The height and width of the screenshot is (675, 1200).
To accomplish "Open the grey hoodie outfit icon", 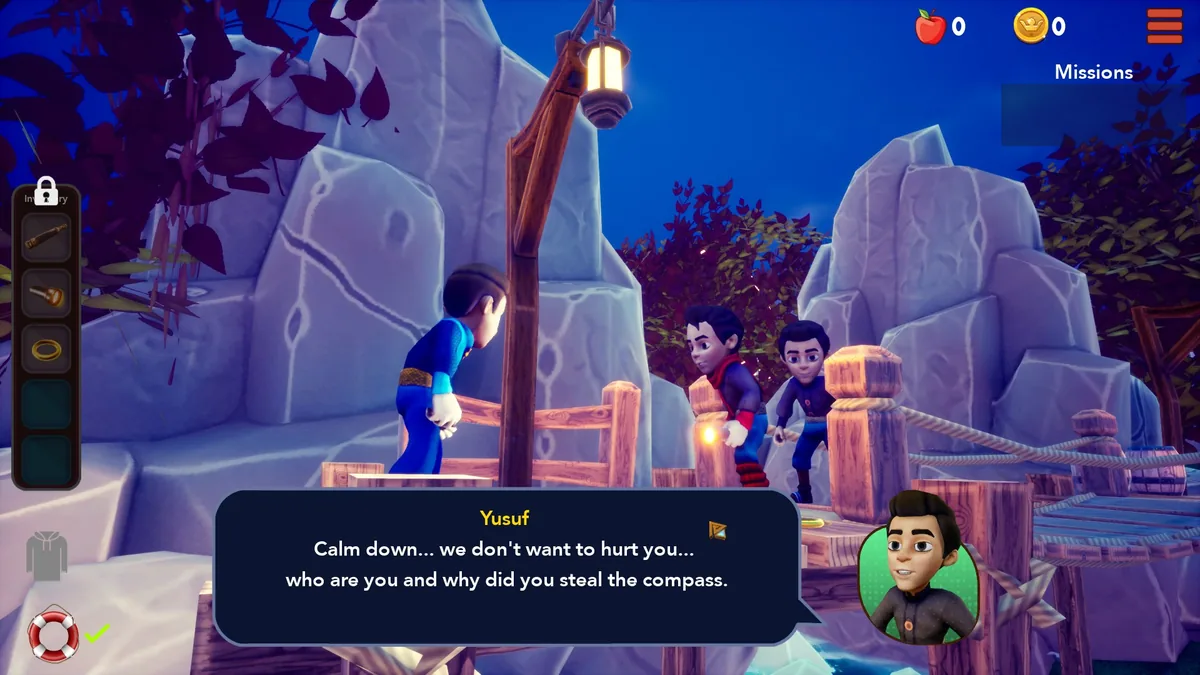I will [x=46, y=555].
